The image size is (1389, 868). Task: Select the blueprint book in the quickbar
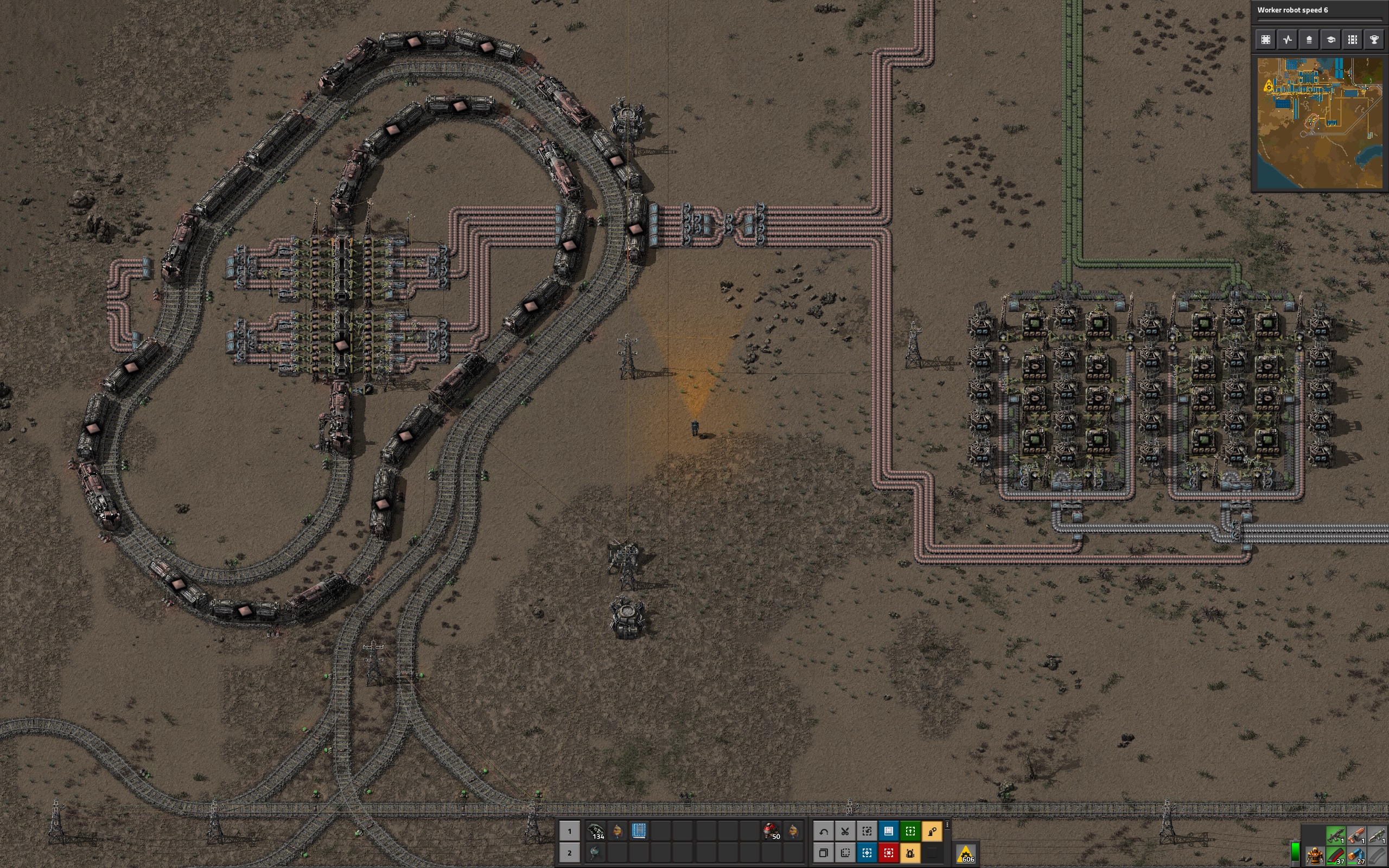(639, 831)
